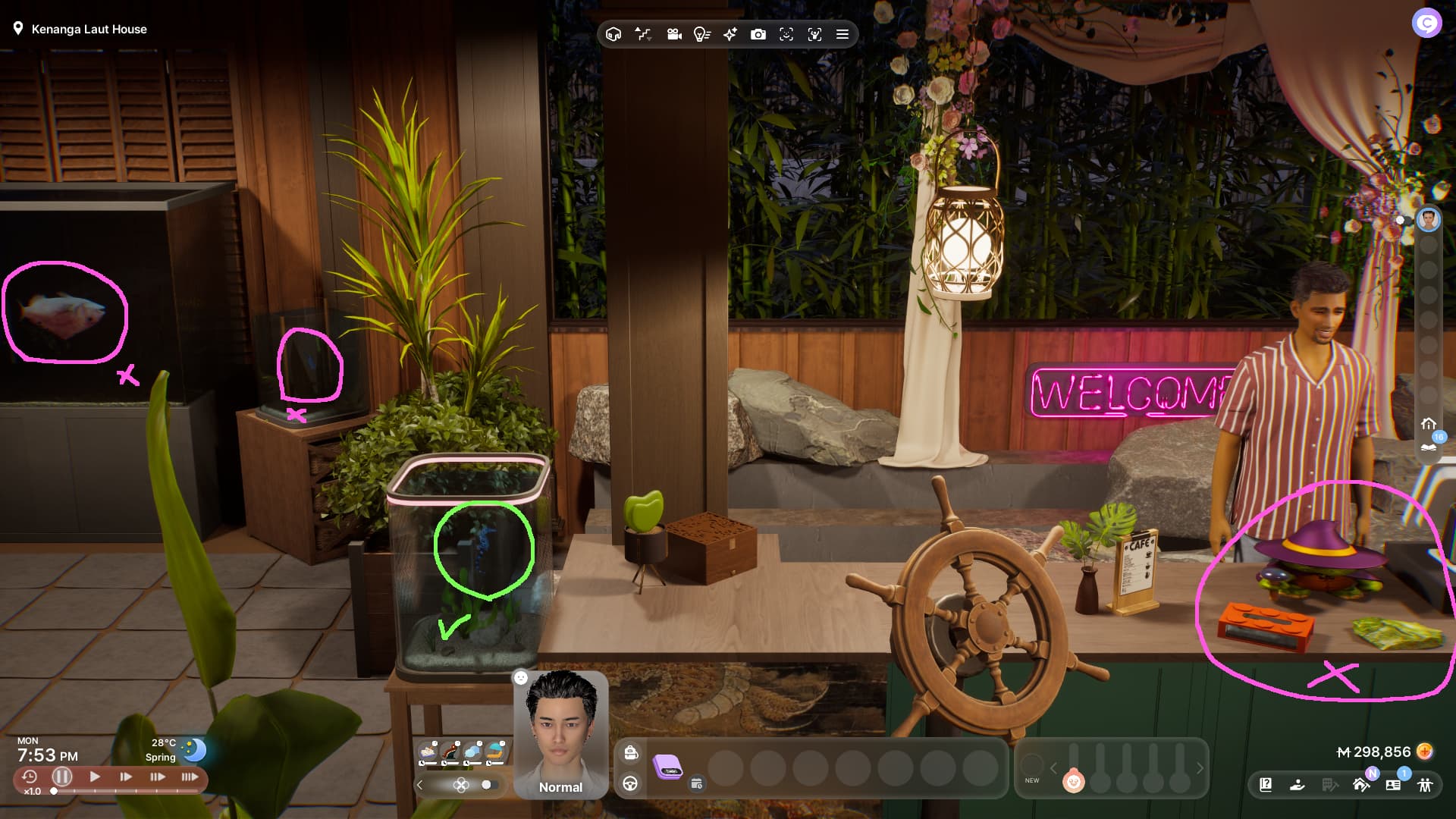
Task: Set time to fastest speed
Action: pyautogui.click(x=190, y=777)
